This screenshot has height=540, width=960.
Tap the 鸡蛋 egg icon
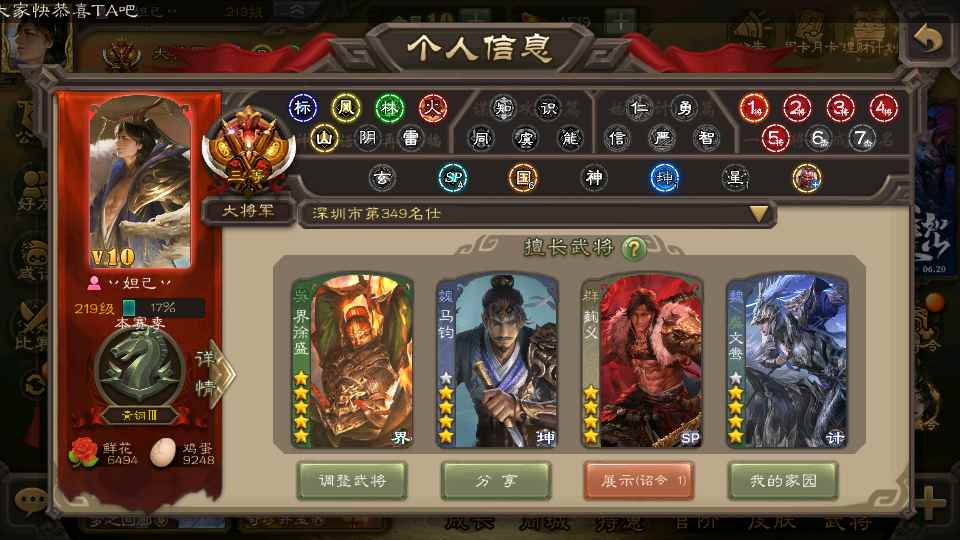(164, 453)
